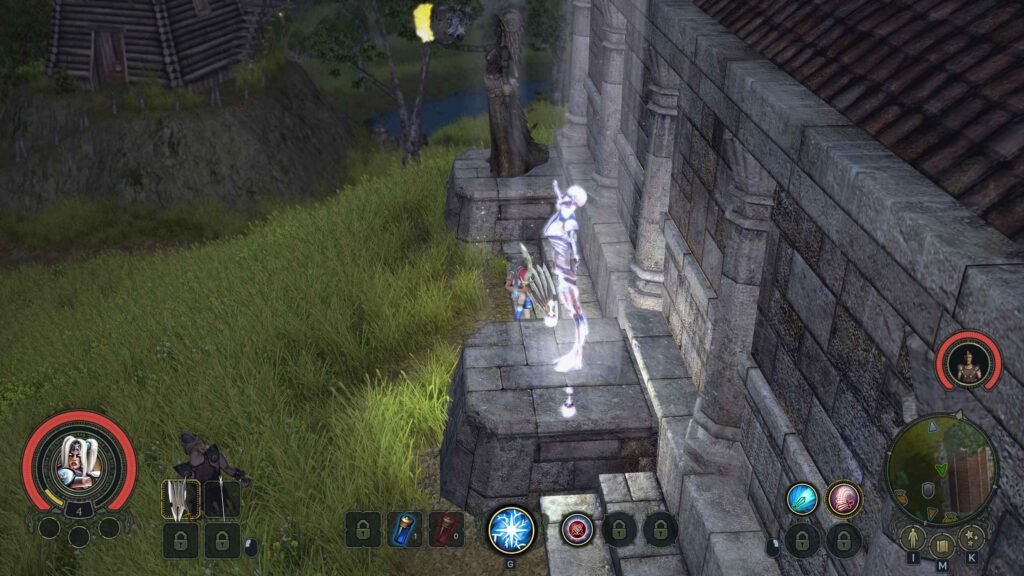This screenshot has width=1024, height=576.
Task: Open the skills star button
Action: [x=971, y=539]
